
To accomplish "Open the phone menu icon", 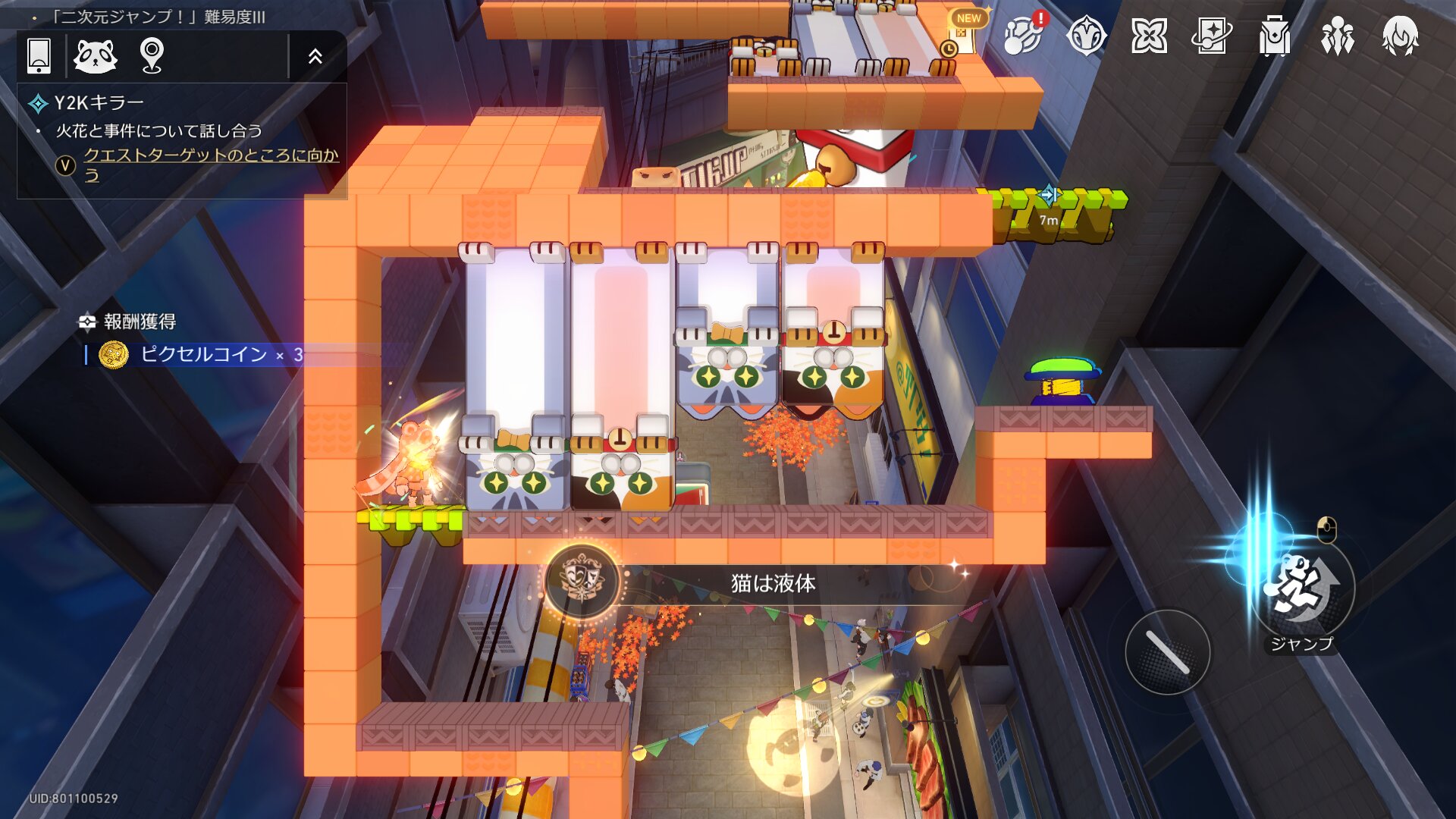I will pos(39,55).
